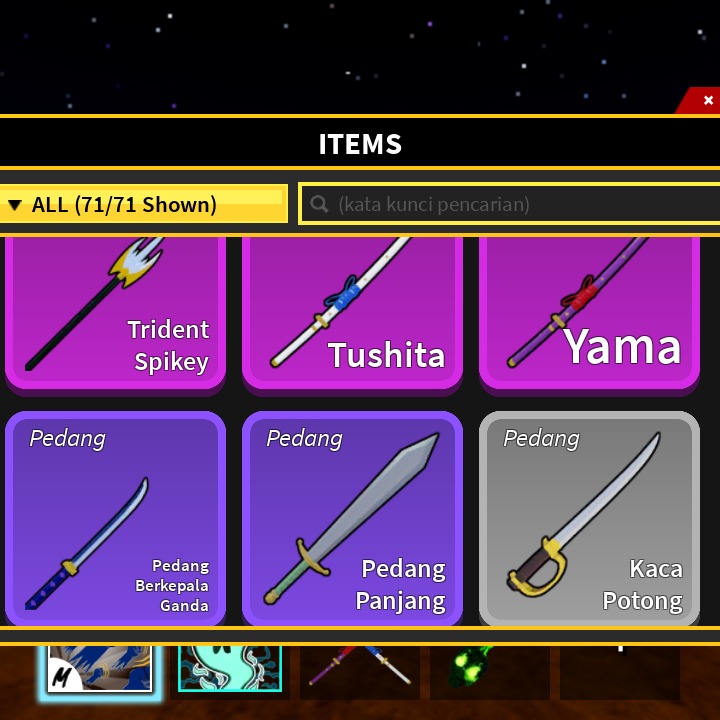This screenshot has height=720, width=720.
Task: Close the Items window
Action: click(x=707, y=100)
